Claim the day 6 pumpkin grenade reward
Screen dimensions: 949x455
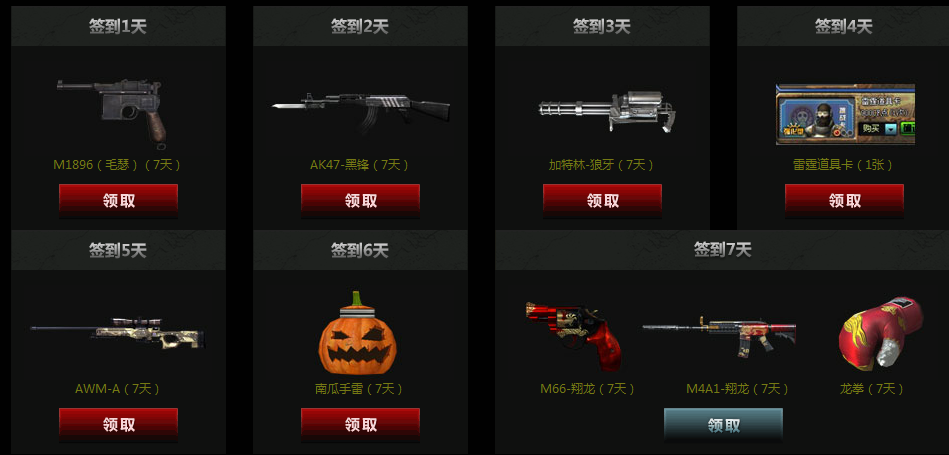coord(360,424)
